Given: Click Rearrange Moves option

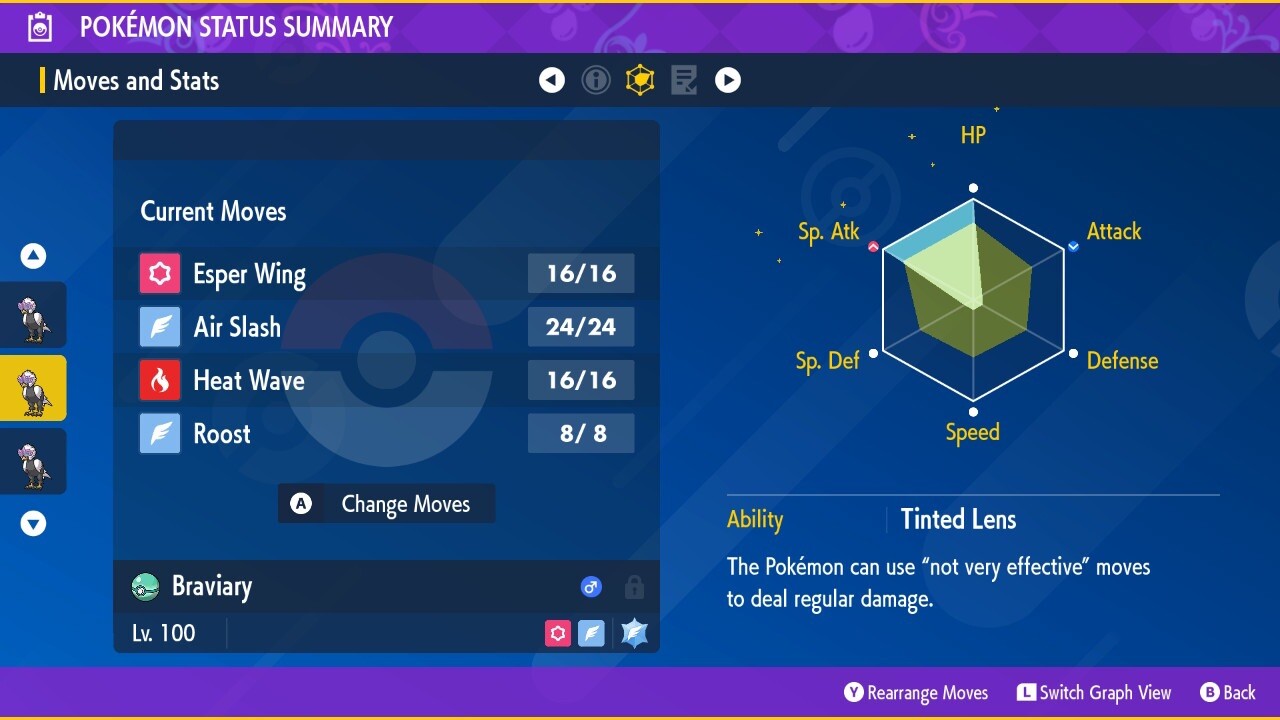Looking at the screenshot, I should 916,693.
